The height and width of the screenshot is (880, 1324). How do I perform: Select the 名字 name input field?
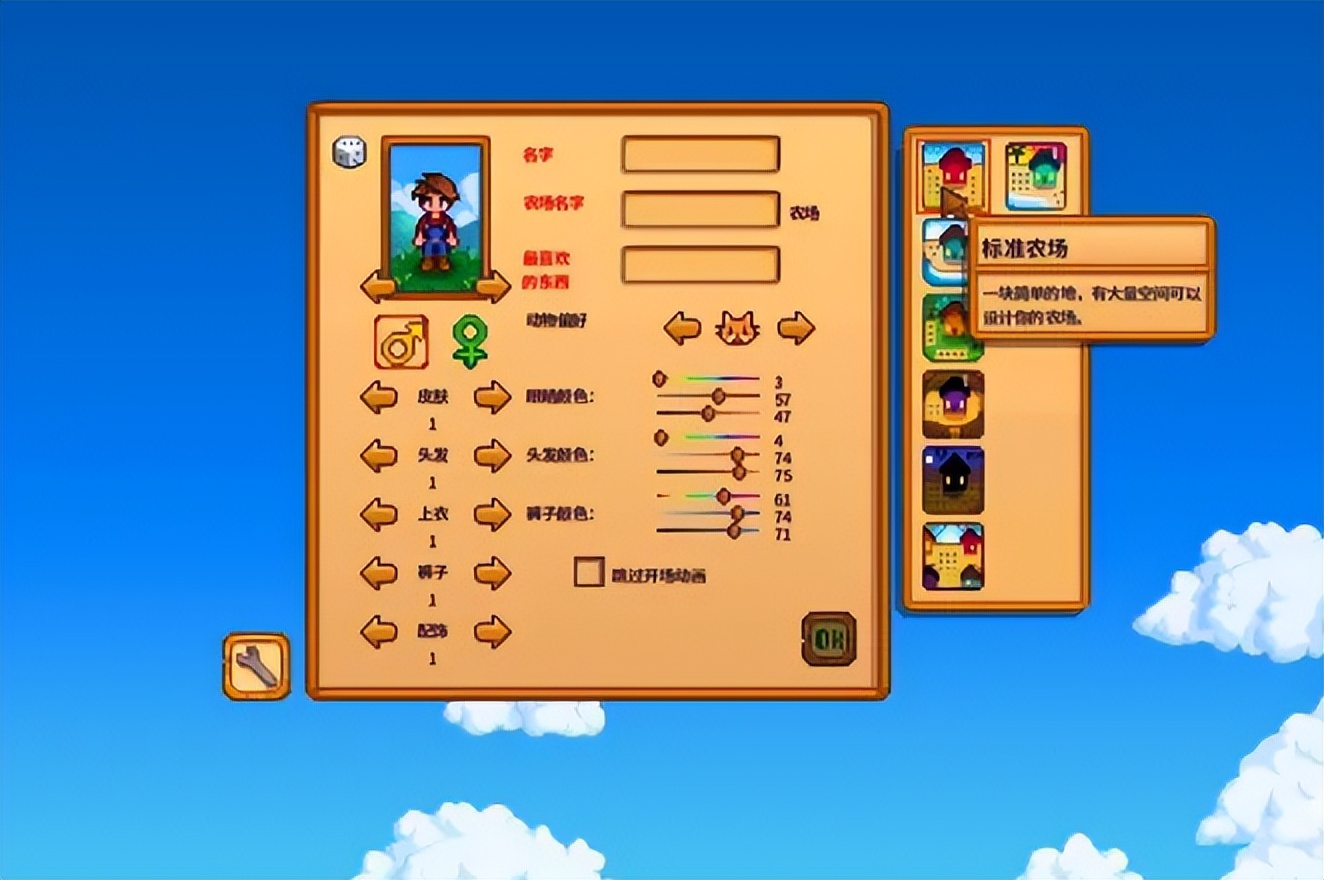pyautogui.click(x=700, y=155)
